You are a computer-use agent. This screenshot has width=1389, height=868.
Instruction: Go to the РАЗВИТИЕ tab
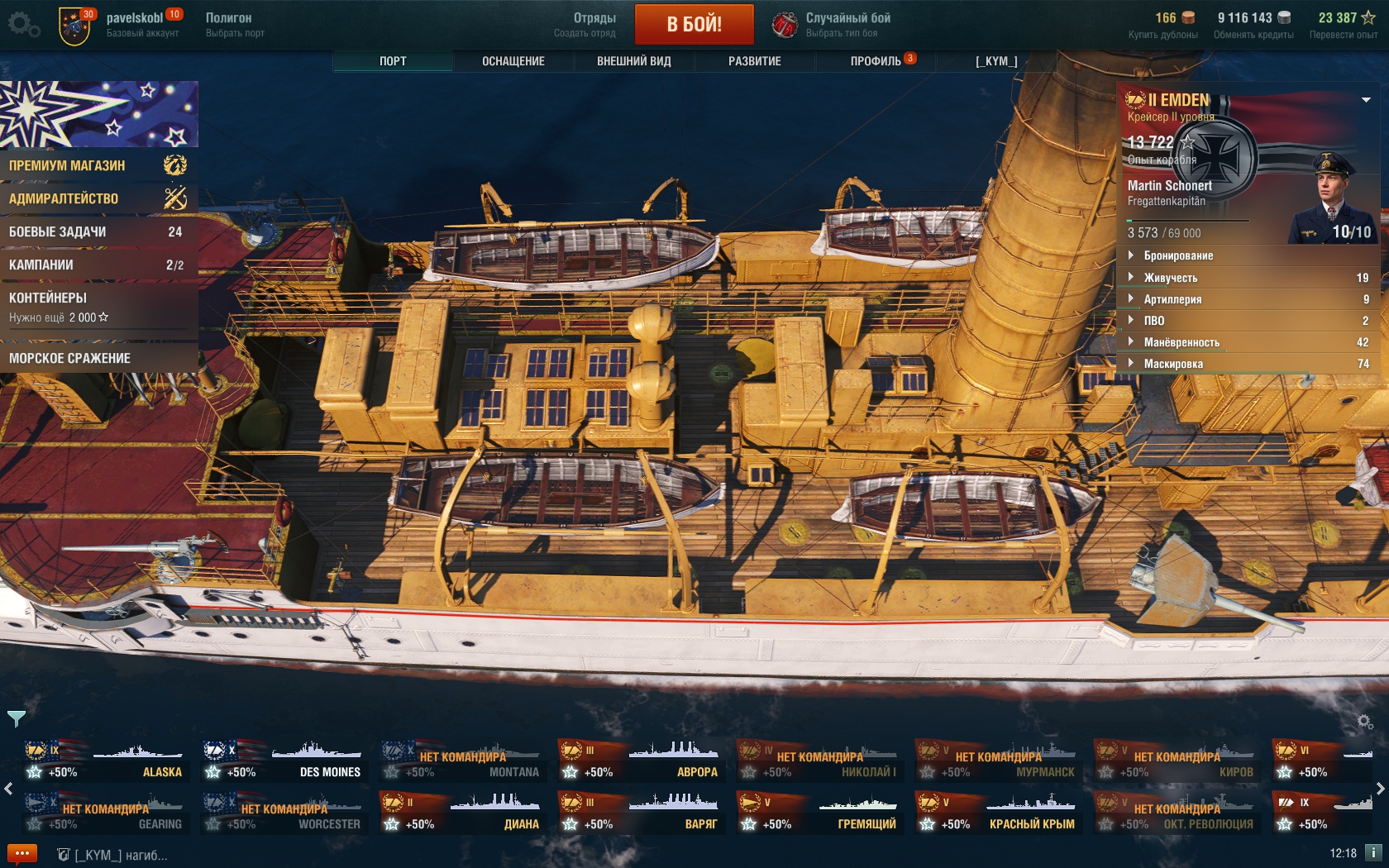click(x=754, y=61)
